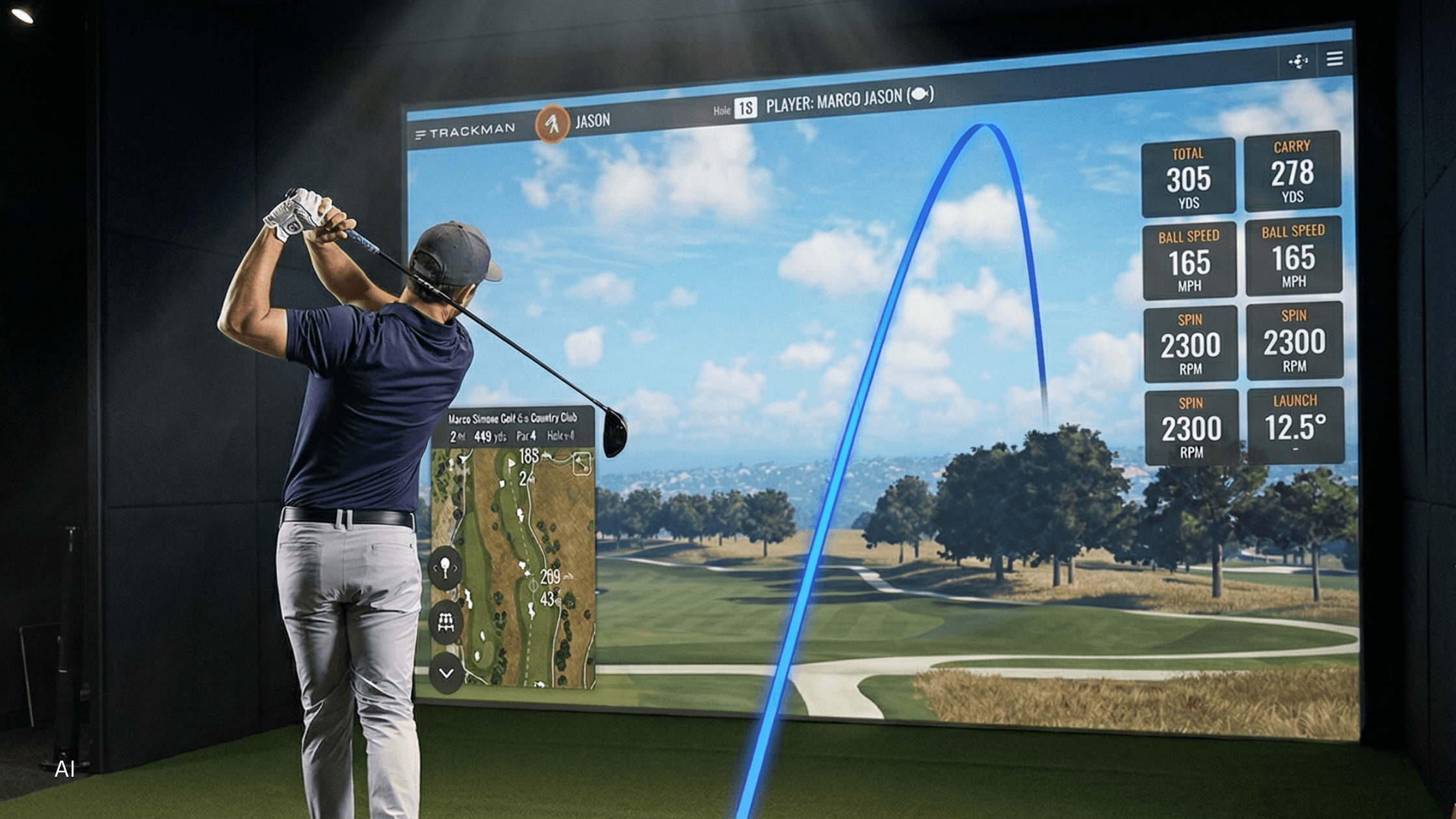
Task: Click the round button below the tee button
Action: (446, 623)
